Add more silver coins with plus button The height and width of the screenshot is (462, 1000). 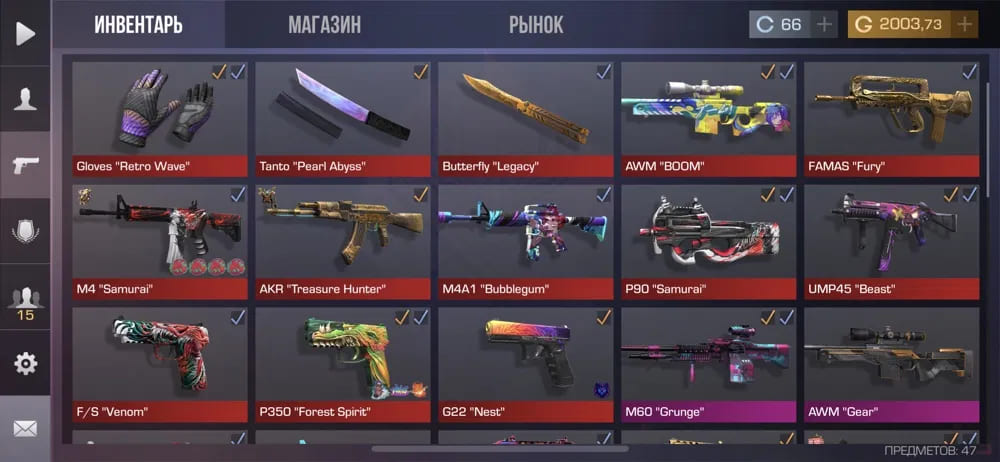click(x=824, y=24)
